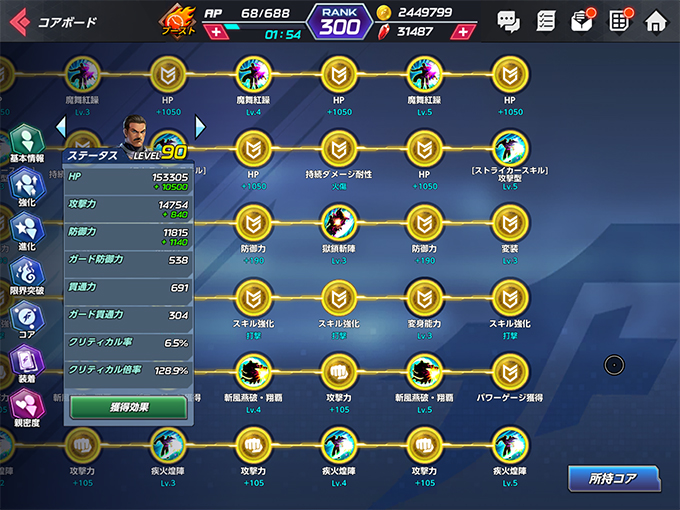
Task: Switch to the next character with right arrow
Action: 200,126
